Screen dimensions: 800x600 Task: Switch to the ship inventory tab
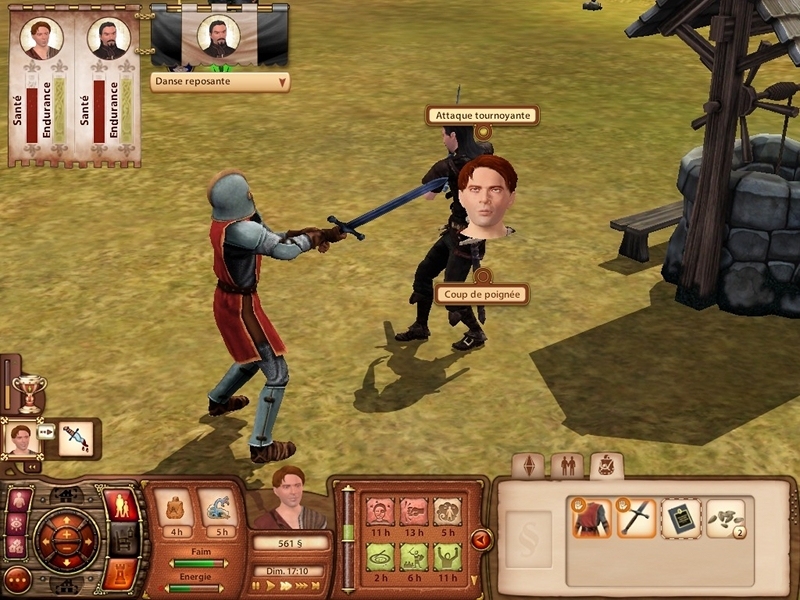pos(606,465)
